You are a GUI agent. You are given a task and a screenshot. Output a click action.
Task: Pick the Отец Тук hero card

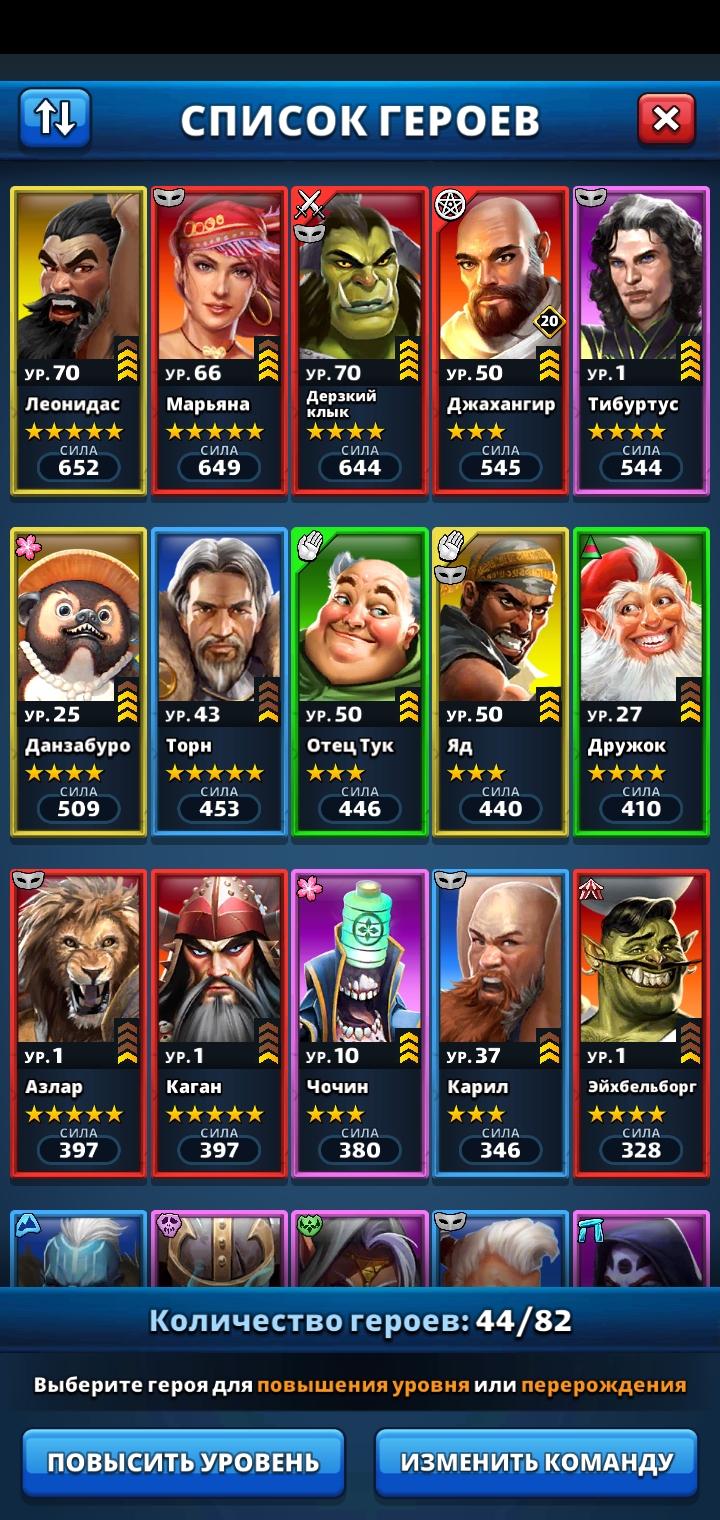pos(360,681)
